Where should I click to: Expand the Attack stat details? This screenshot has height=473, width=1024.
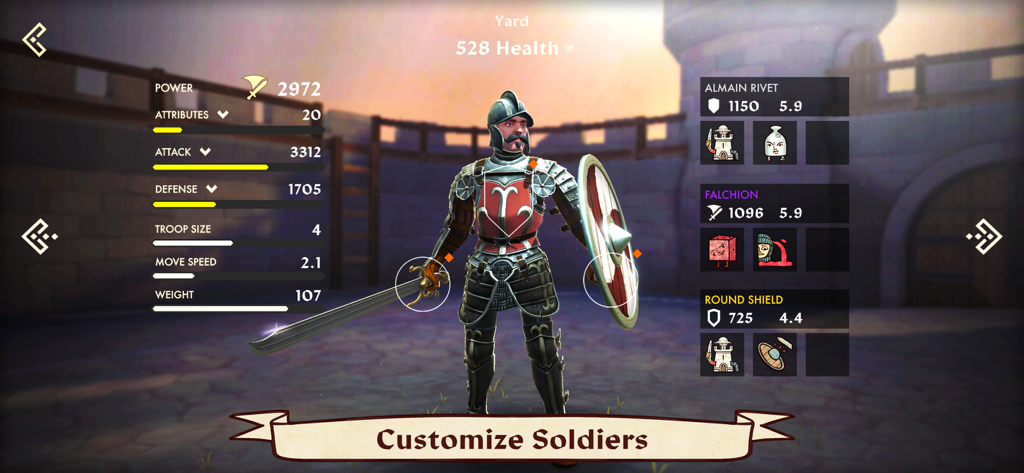click(205, 152)
